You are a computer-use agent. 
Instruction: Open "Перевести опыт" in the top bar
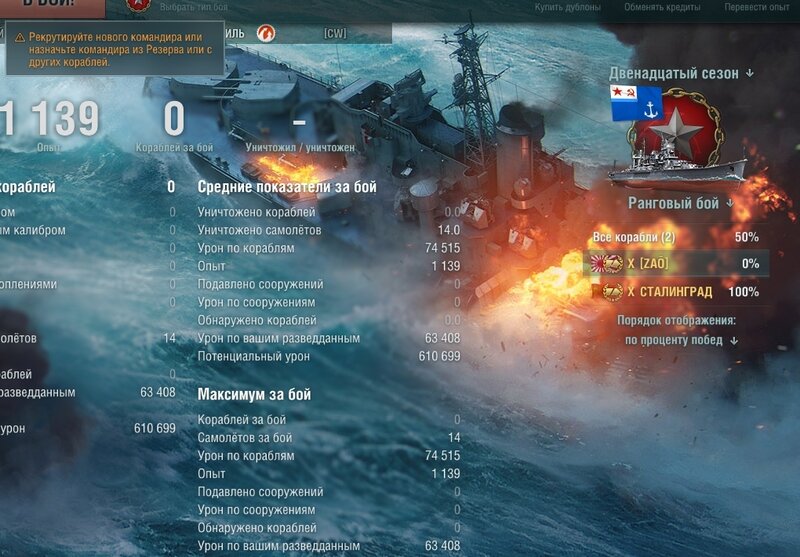(x=757, y=7)
